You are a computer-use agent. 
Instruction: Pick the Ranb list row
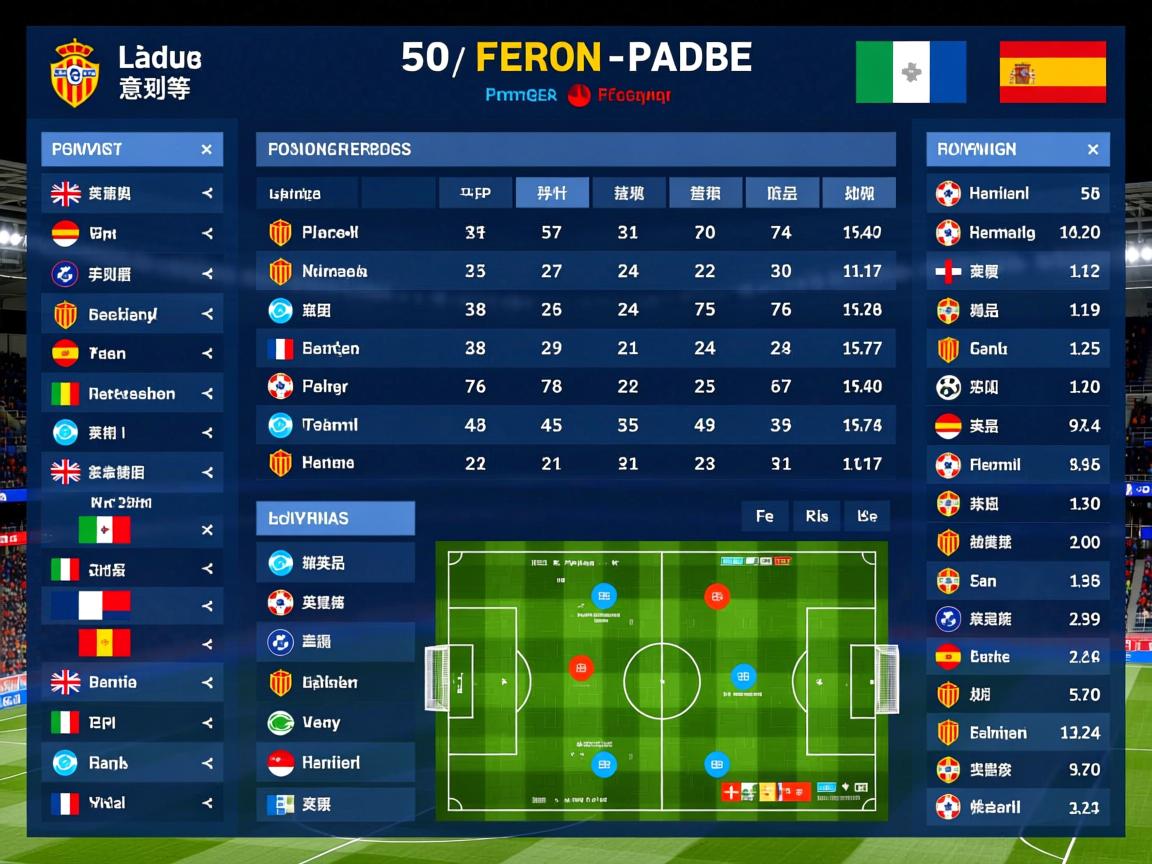(x=131, y=763)
